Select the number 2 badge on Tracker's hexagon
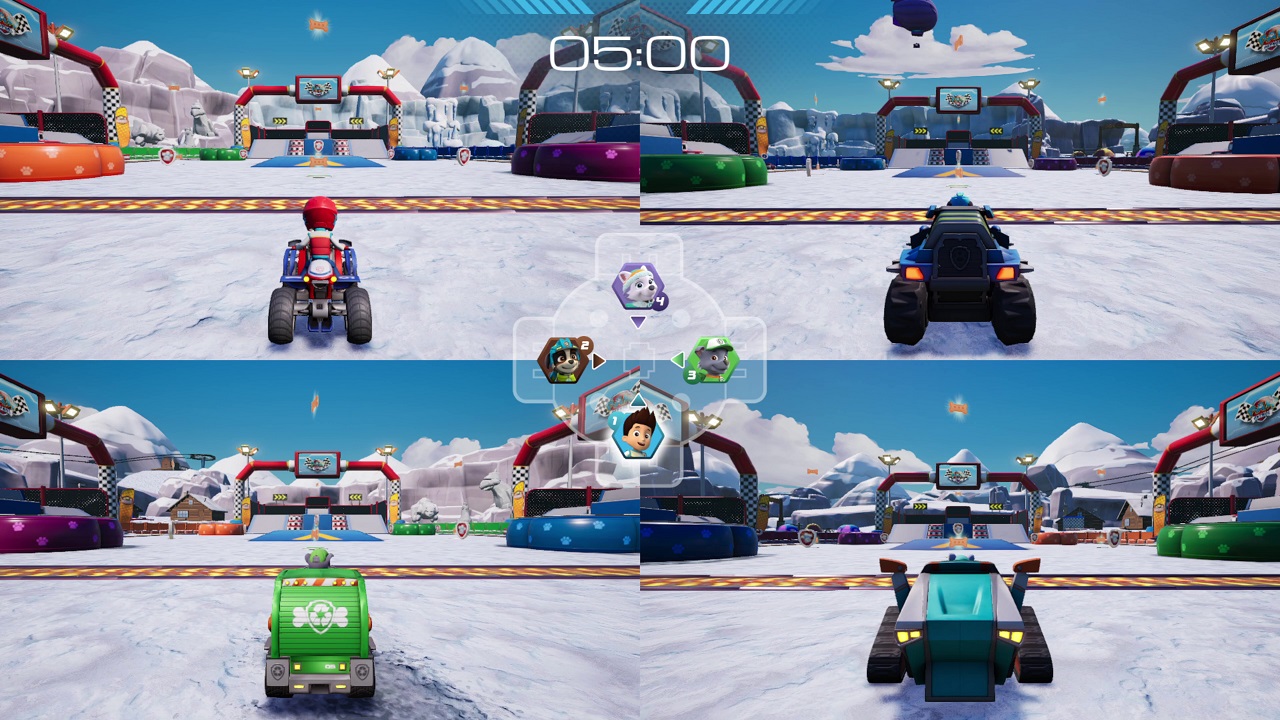The image size is (1280, 720). [584, 345]
